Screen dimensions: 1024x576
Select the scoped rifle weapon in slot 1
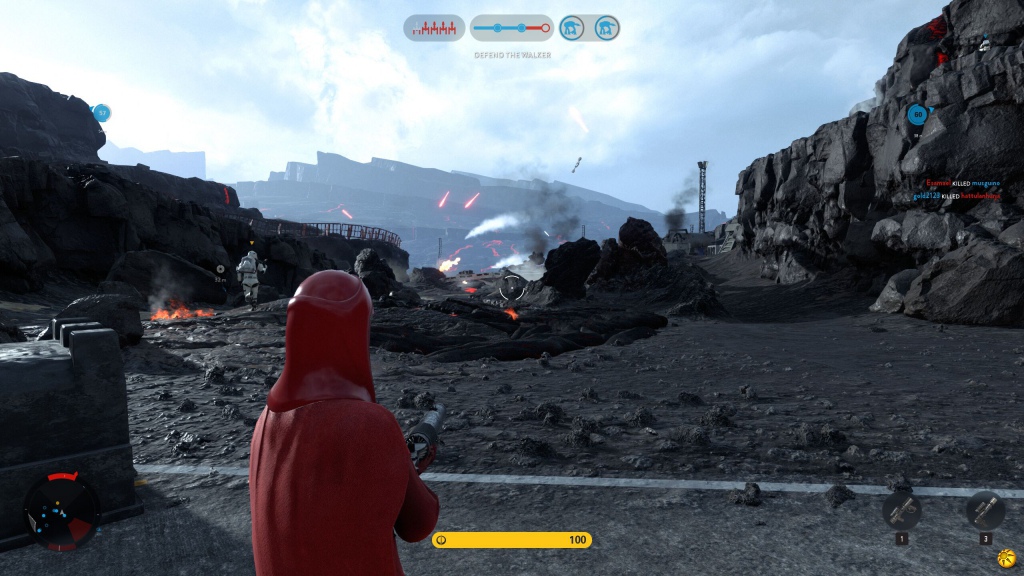[x=902, y=510]
